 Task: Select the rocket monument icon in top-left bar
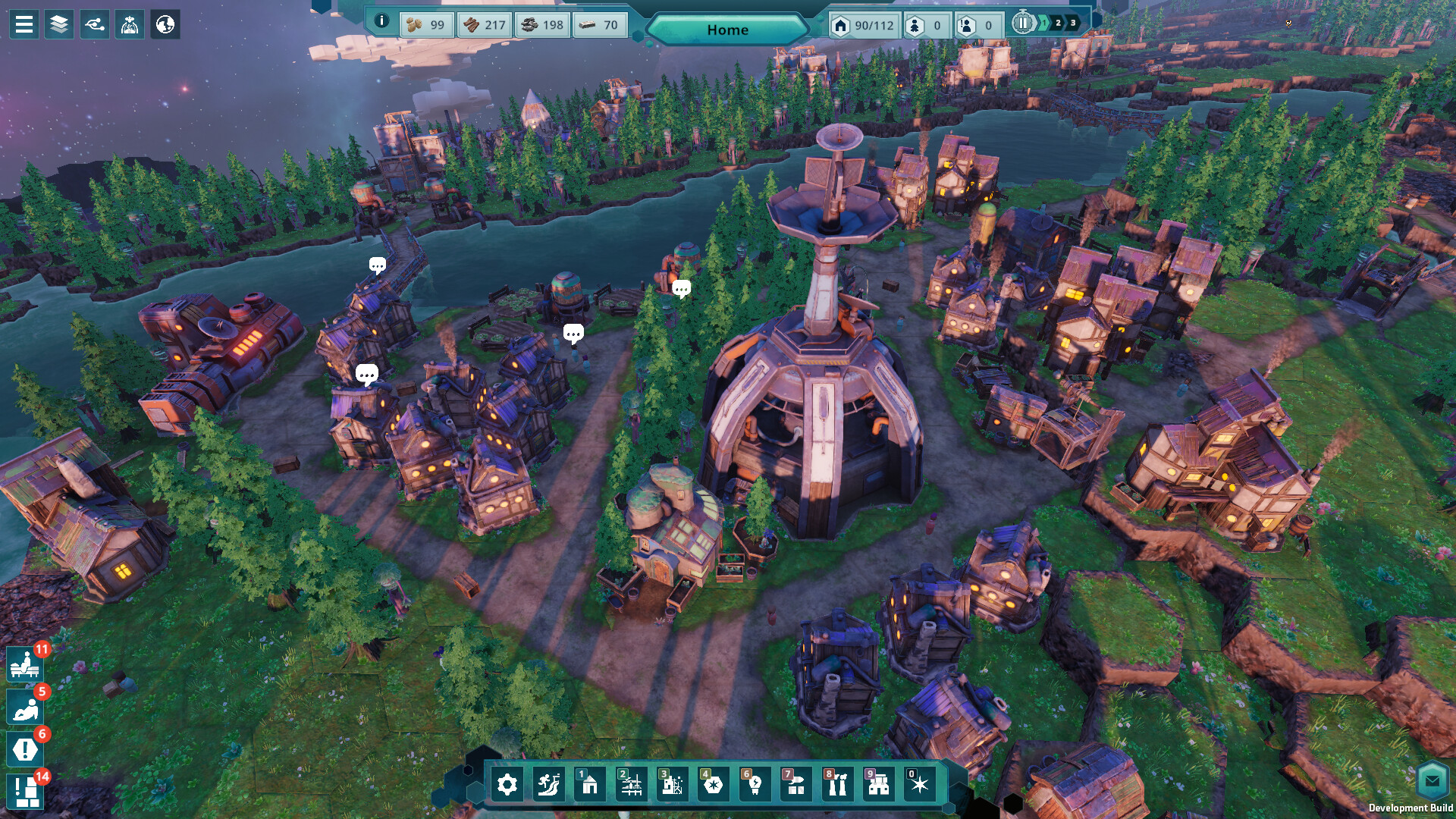tap(130, 24)
